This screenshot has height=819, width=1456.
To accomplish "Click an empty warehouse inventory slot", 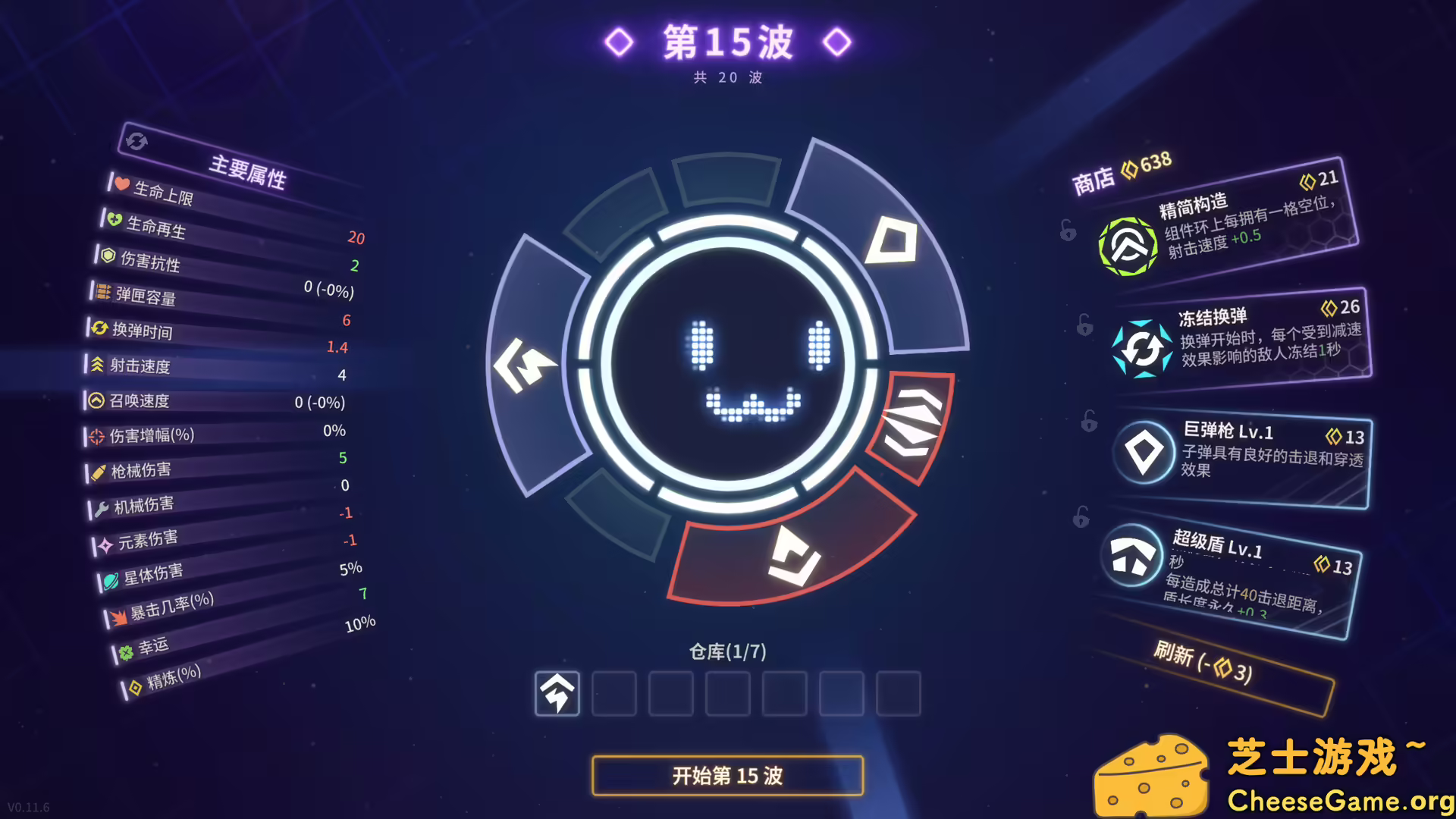I will pyautogui.click(x=613, y=694).
